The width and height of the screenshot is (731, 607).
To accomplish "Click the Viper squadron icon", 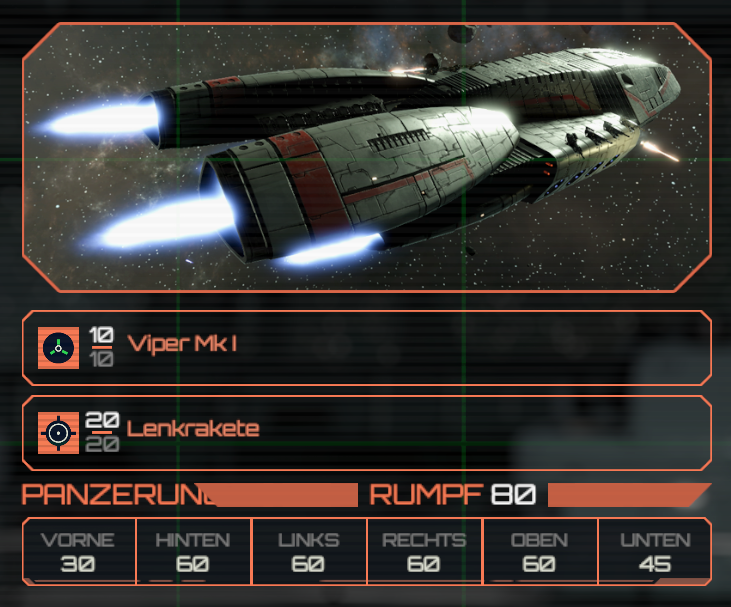I will pos(58,348).
